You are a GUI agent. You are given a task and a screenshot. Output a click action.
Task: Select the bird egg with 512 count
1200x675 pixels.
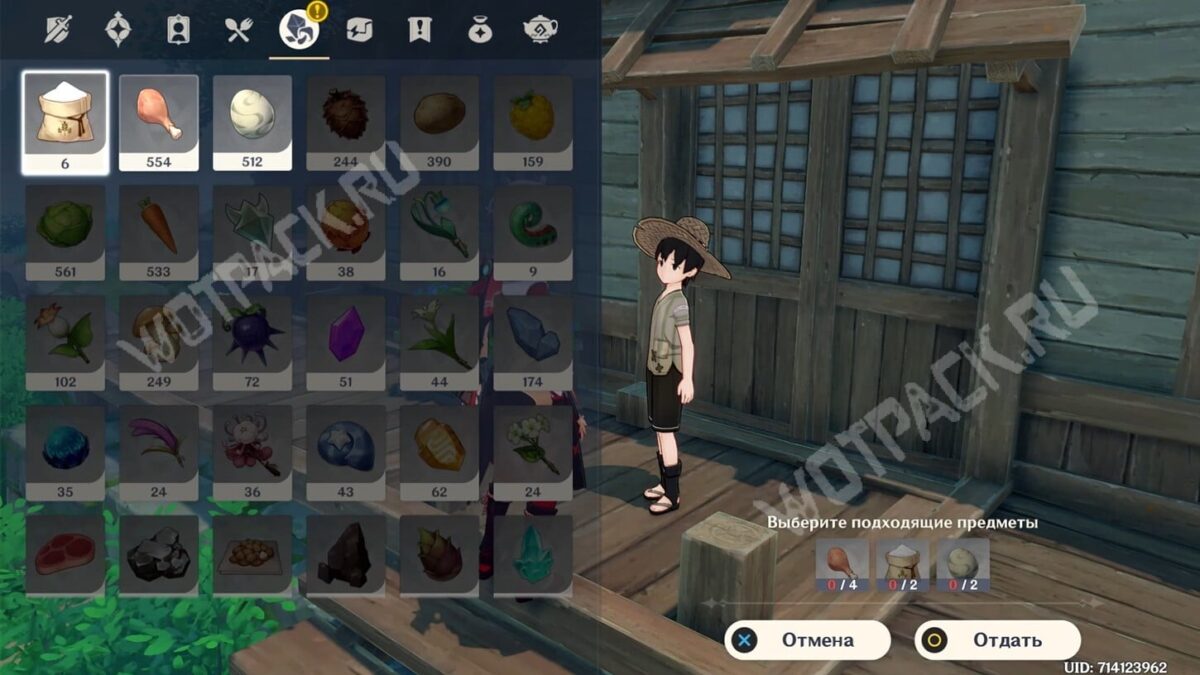pyautogui.click(x=252, y=122)
